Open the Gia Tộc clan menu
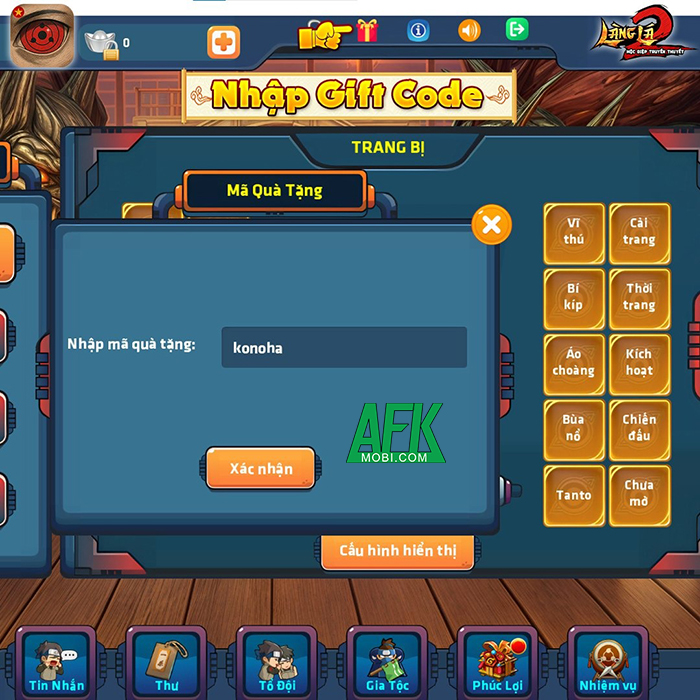700x700 pixels. 387,663
